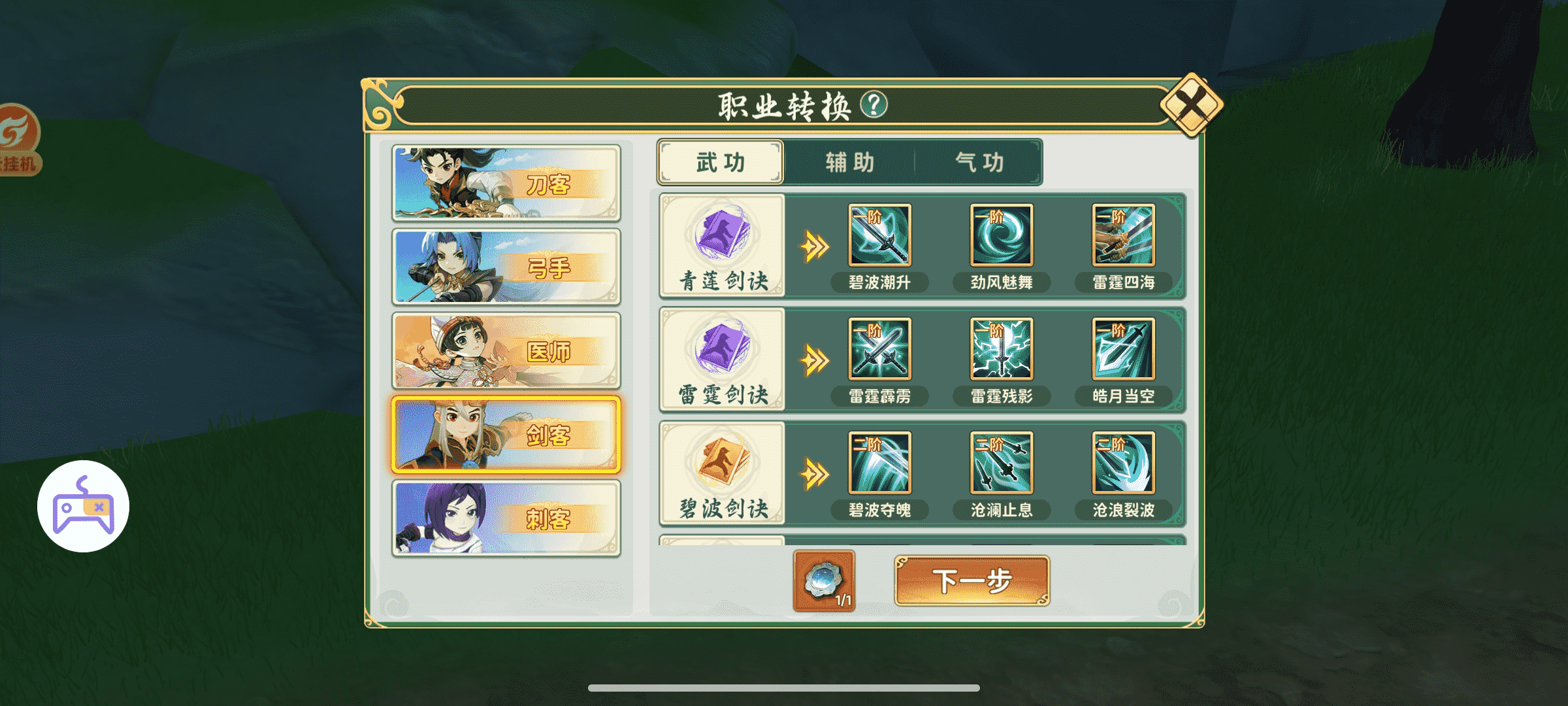The width and height of the screenshot is (1568, 706).
Task: Click the 劲风魅舞 skill icon
Action: click(1003, 237)
